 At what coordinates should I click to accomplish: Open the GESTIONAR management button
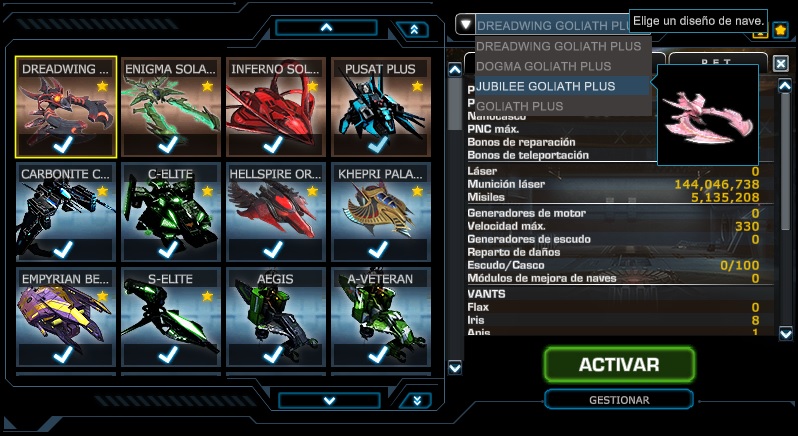619,400
